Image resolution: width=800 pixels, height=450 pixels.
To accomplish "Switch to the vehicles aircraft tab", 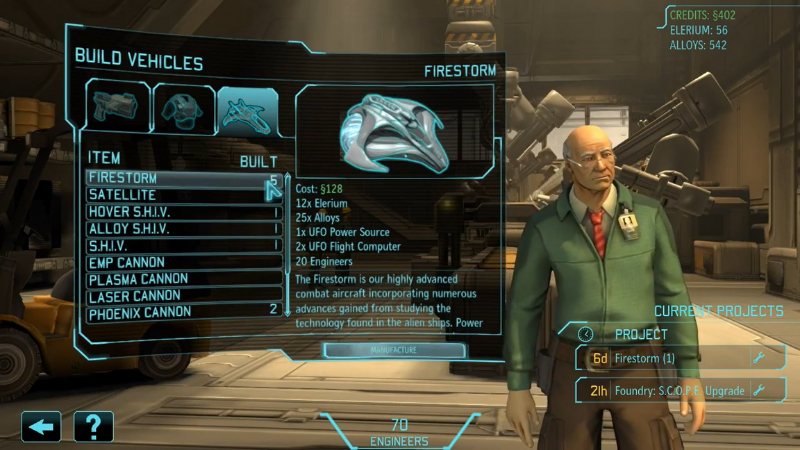I will point(248,110).
